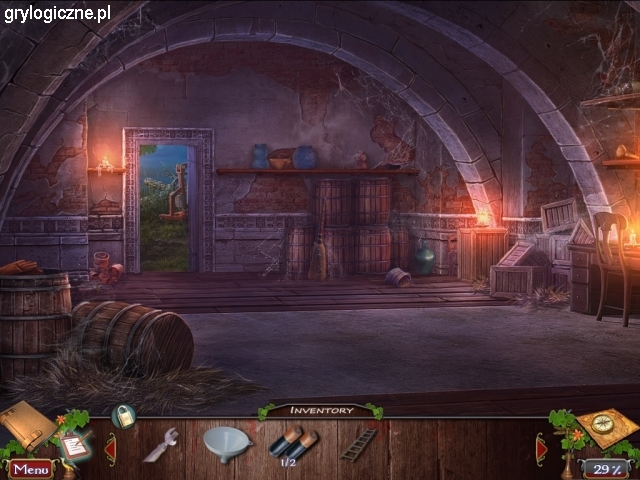Click the 29% hint meter
Image resolution: width=640 pixels, height=480 pixels.
pos(604,468)
